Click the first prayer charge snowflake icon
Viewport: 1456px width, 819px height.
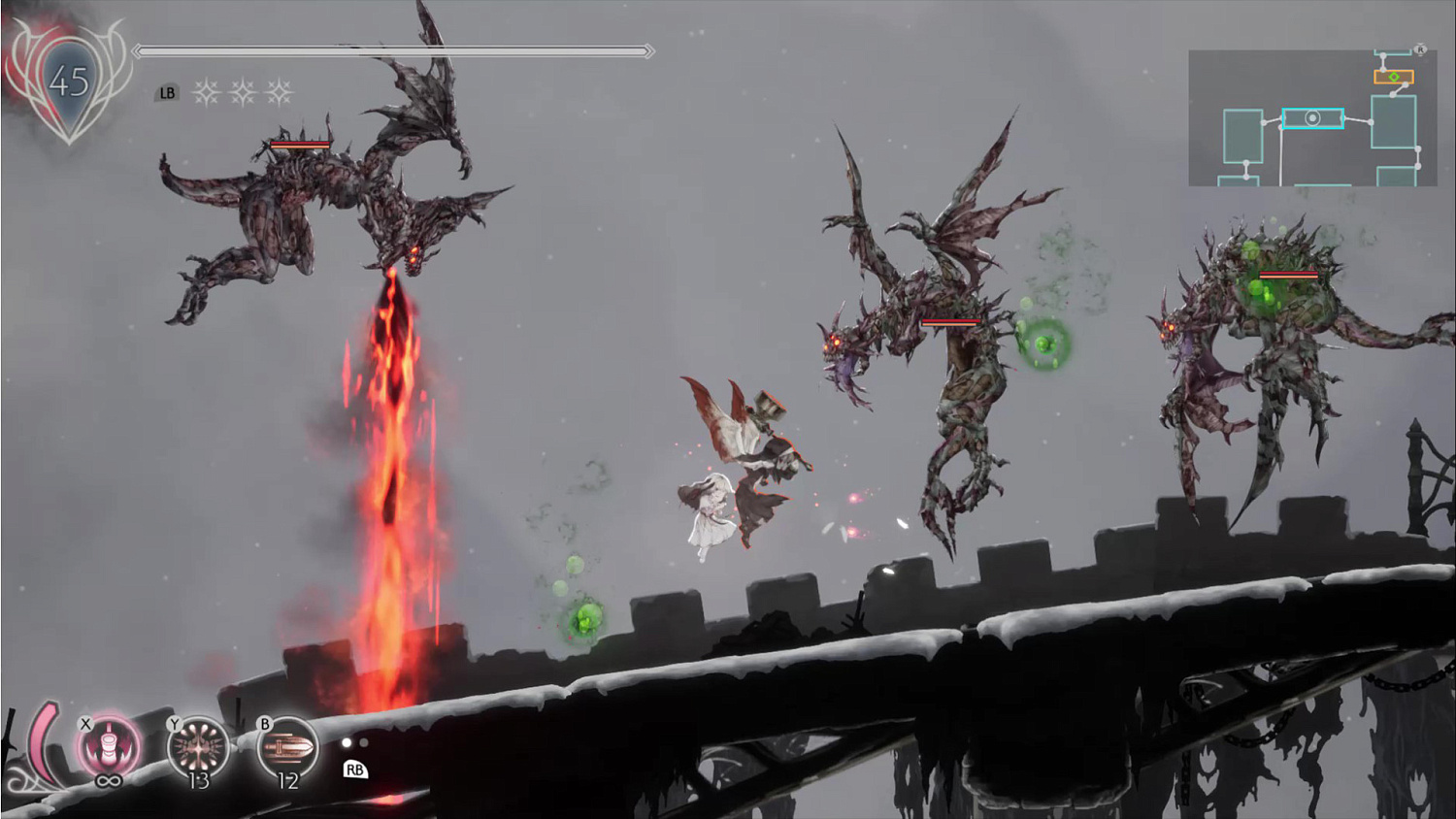point(206,93)
